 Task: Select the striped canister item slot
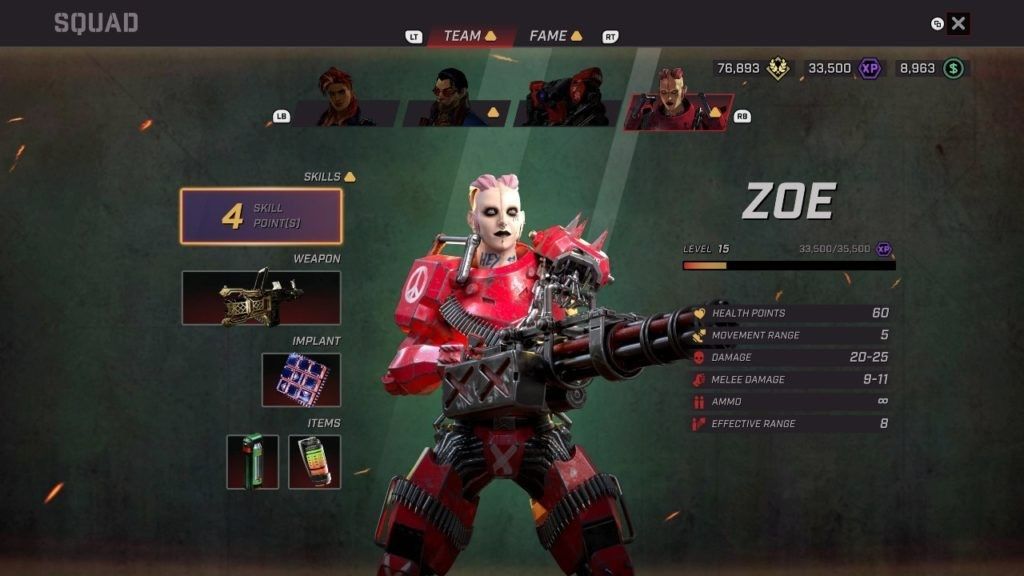click(314, 462)
